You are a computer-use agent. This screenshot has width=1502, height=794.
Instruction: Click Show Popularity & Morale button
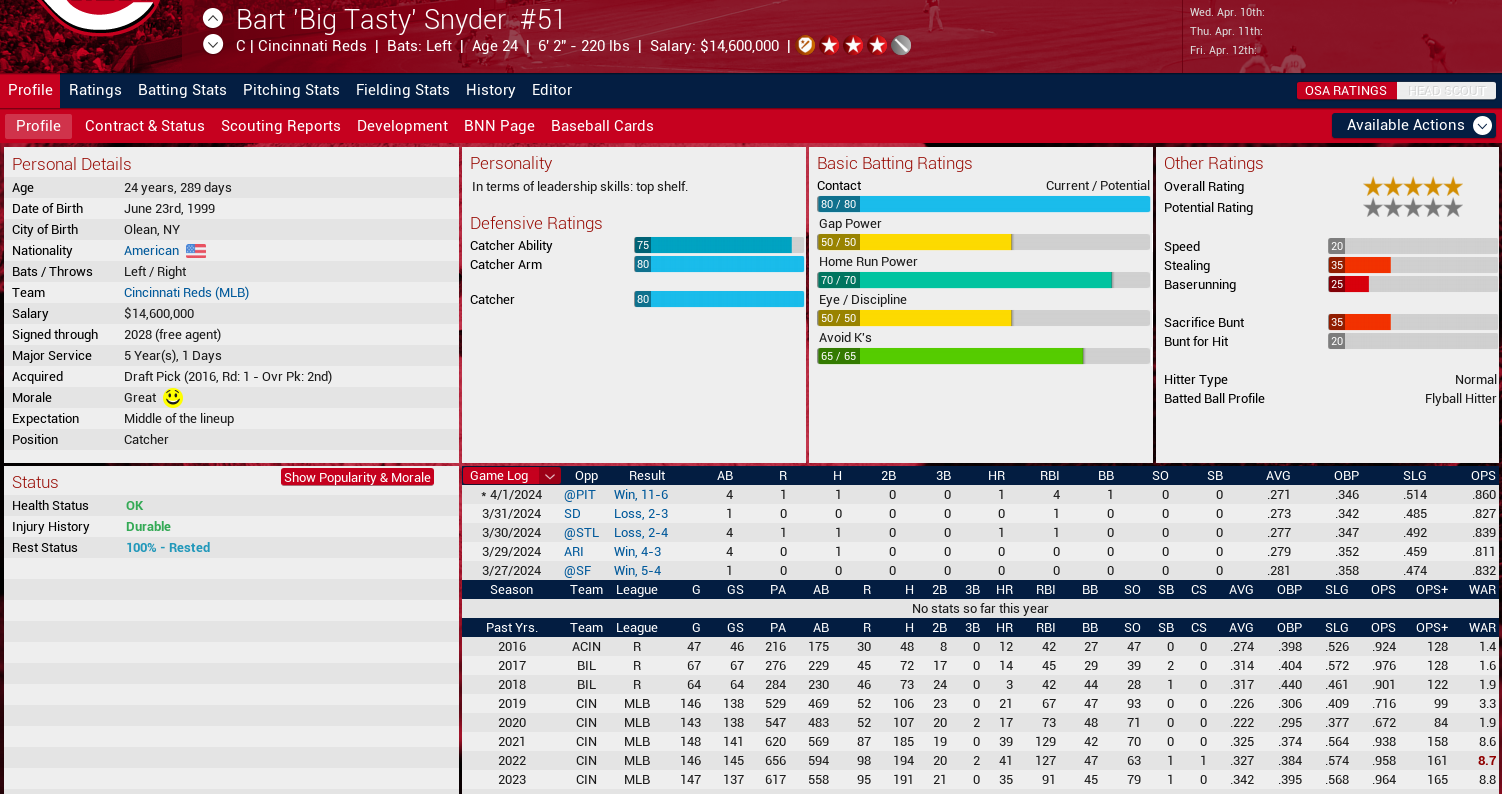(x=357, y=478)
